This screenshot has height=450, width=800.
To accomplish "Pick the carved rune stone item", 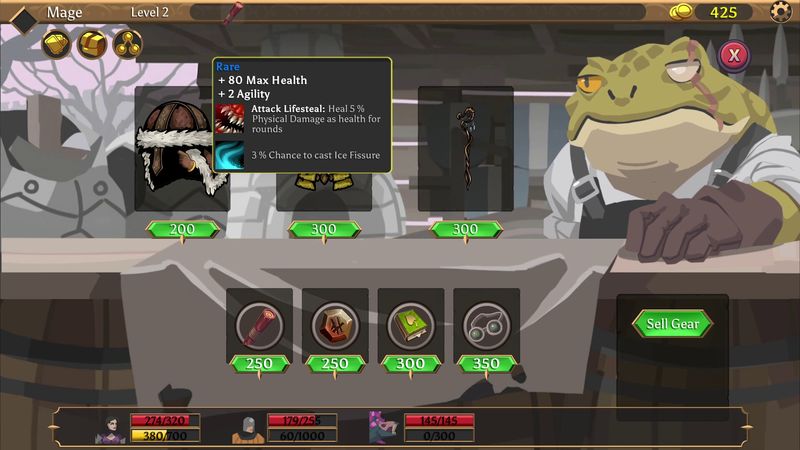I will coord(335,323).
